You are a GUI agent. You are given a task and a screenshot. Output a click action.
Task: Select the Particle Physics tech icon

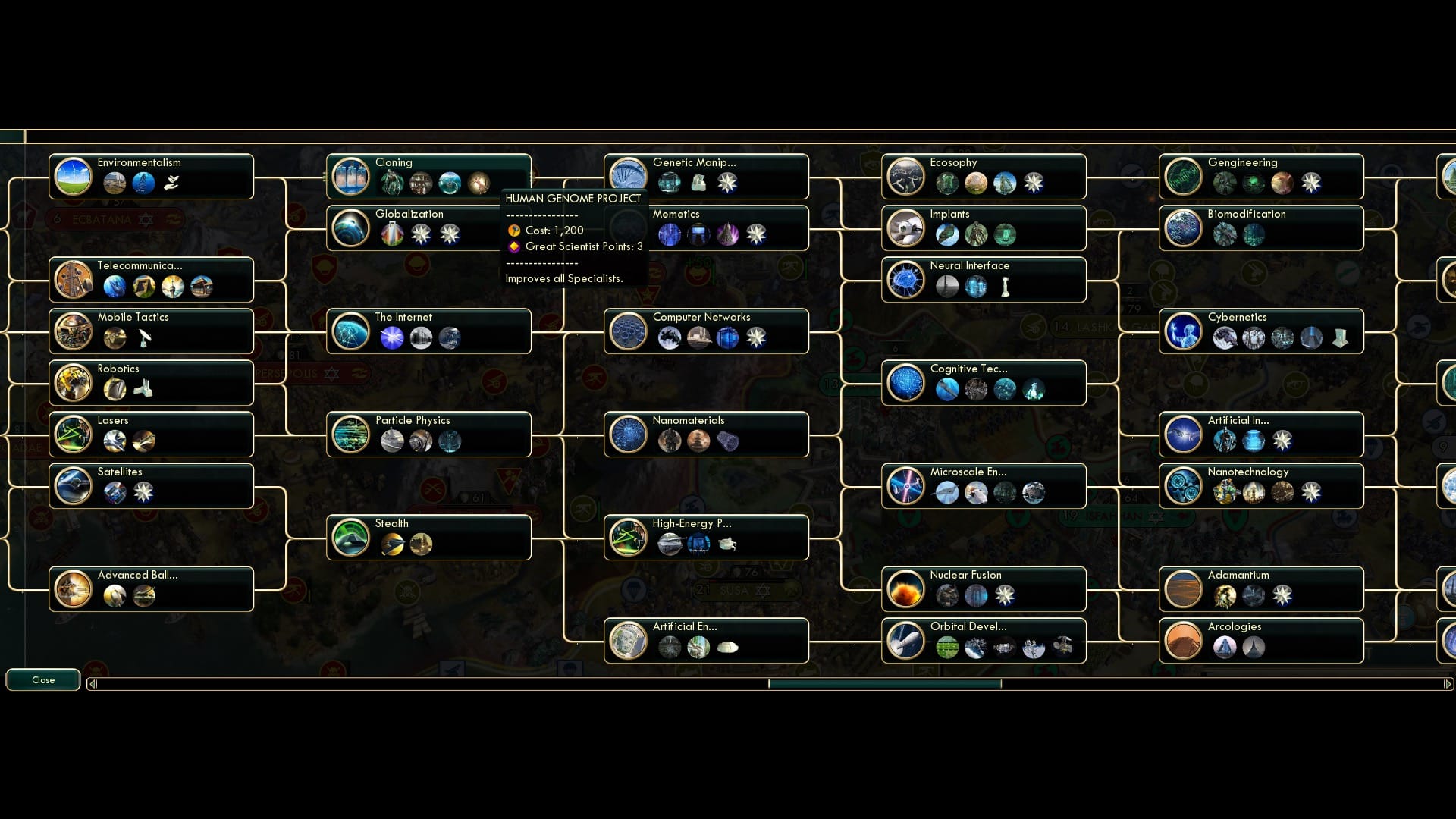click(x=351, y=434)
